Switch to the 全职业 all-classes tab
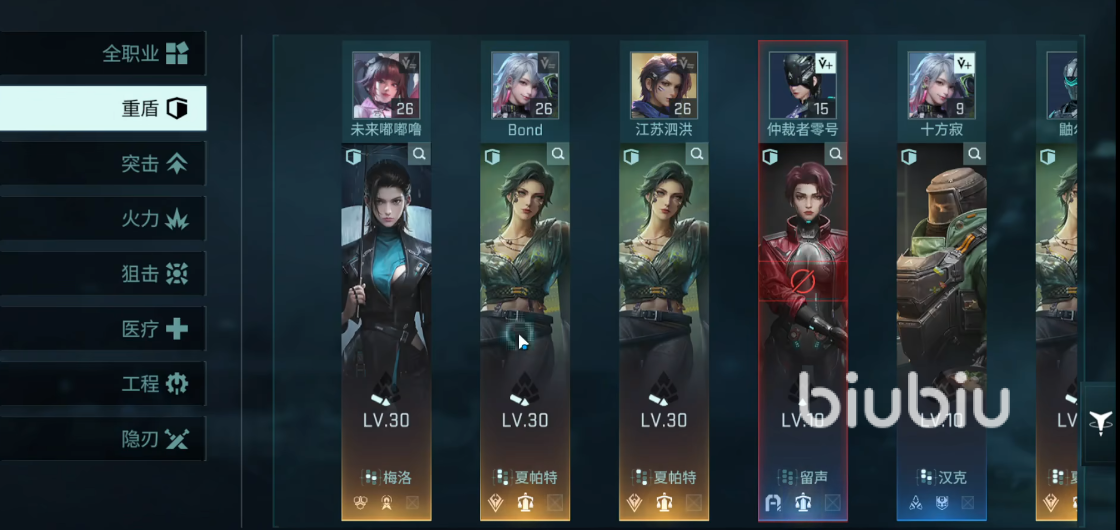1120x530 pixels. [x=103, y=53]
